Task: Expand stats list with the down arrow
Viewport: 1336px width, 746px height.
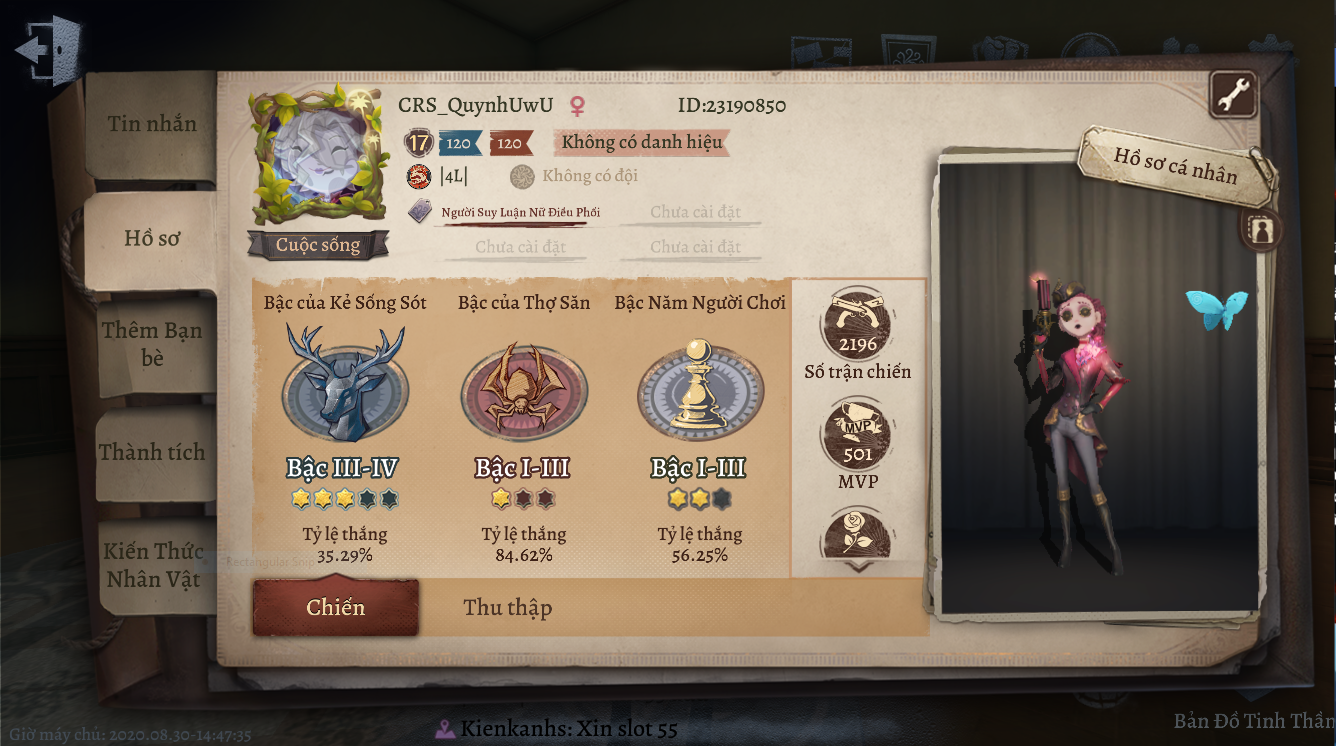Action: (857, 566)
